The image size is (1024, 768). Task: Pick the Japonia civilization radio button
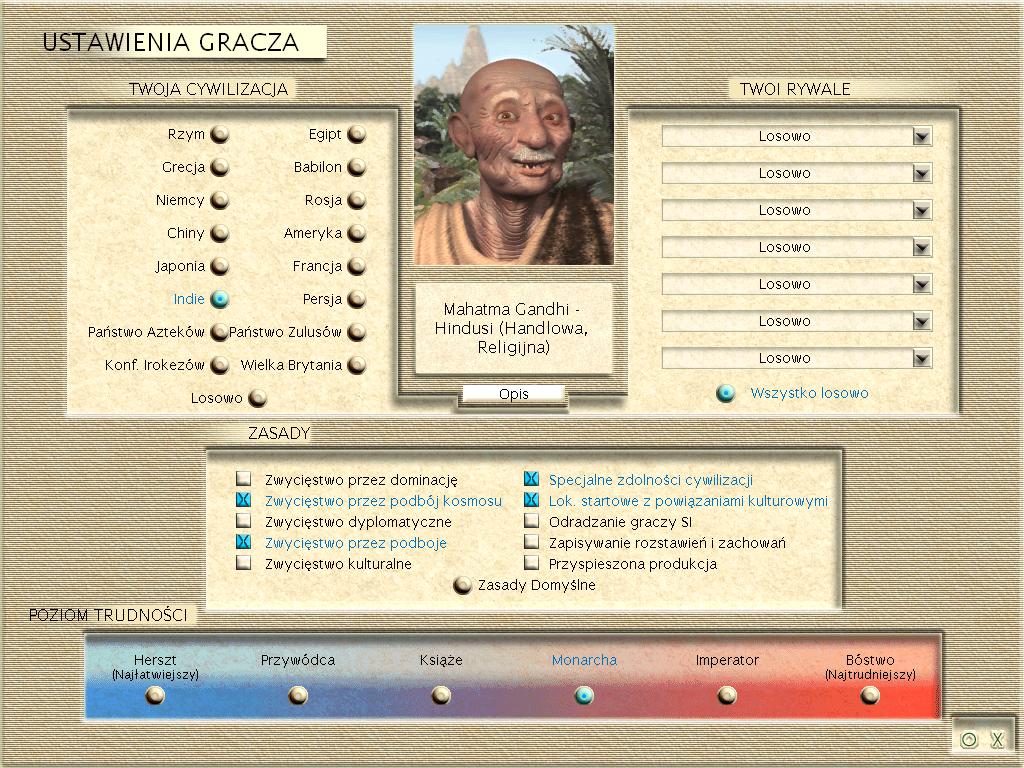click(x=219, y=266)
